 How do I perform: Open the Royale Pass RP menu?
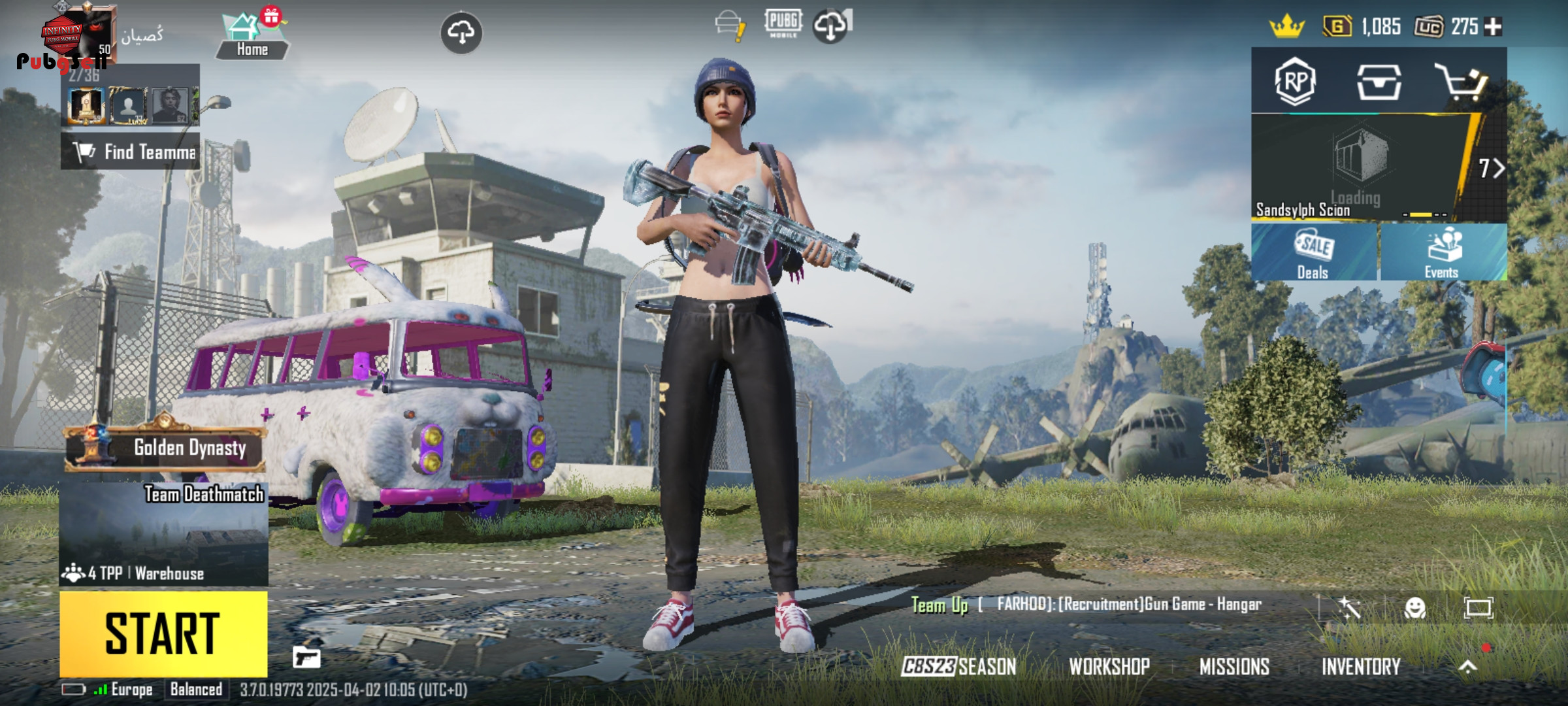coord(1295,82)
